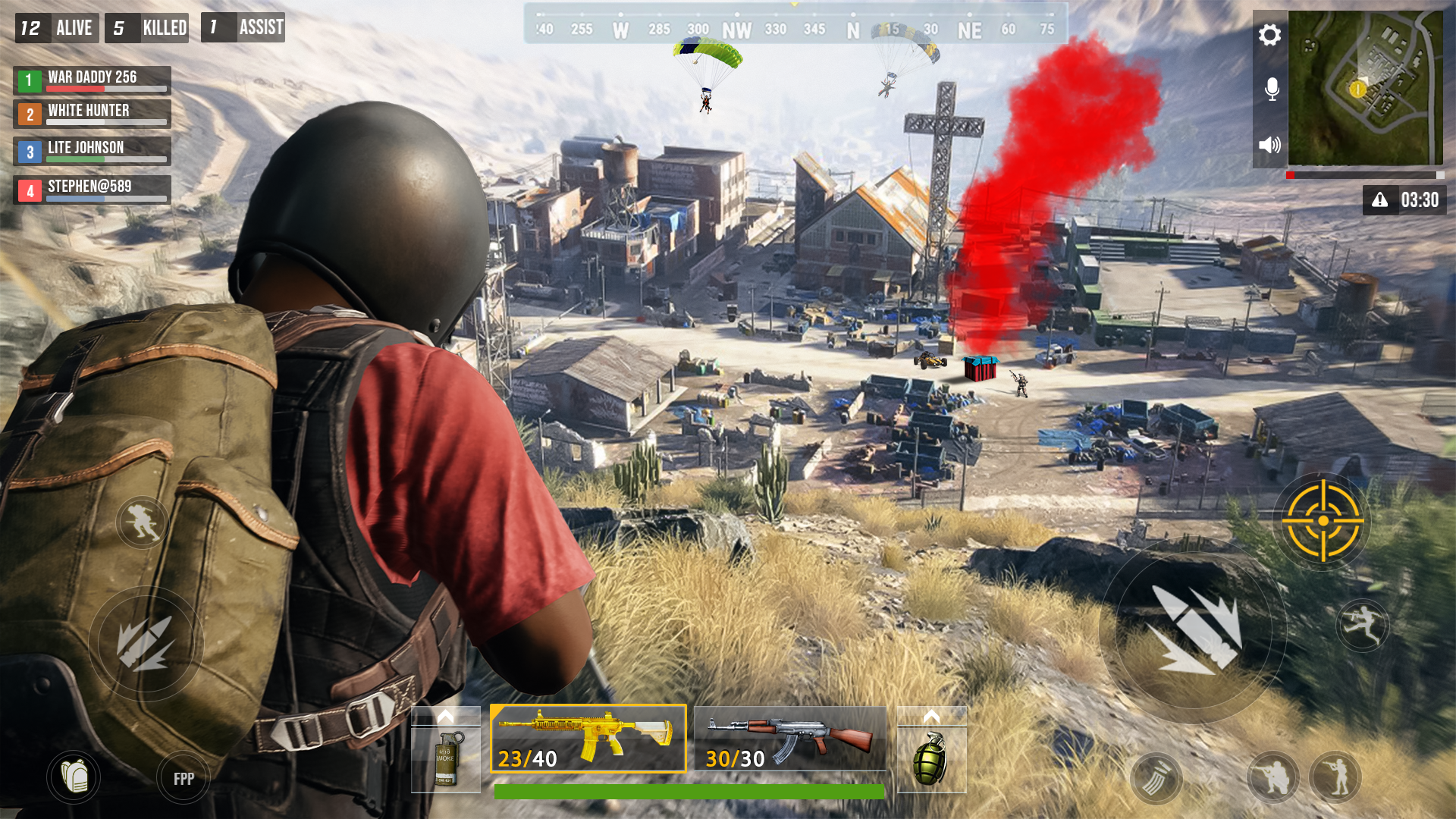
Task: Select the backpack inventory icon
Action: click(75, 777)
